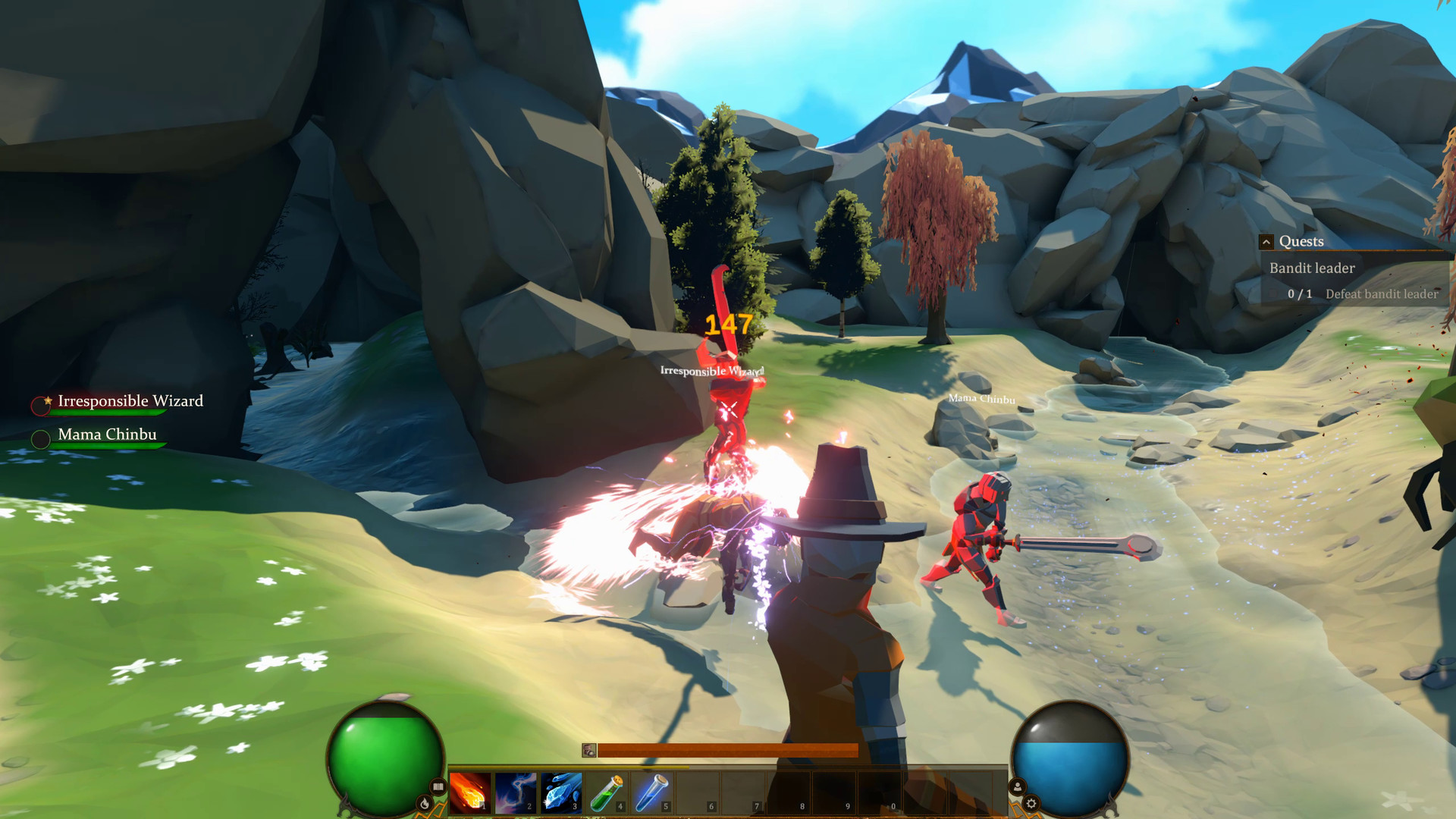Open the spellbook icon near the health orb

pos(438,787)
